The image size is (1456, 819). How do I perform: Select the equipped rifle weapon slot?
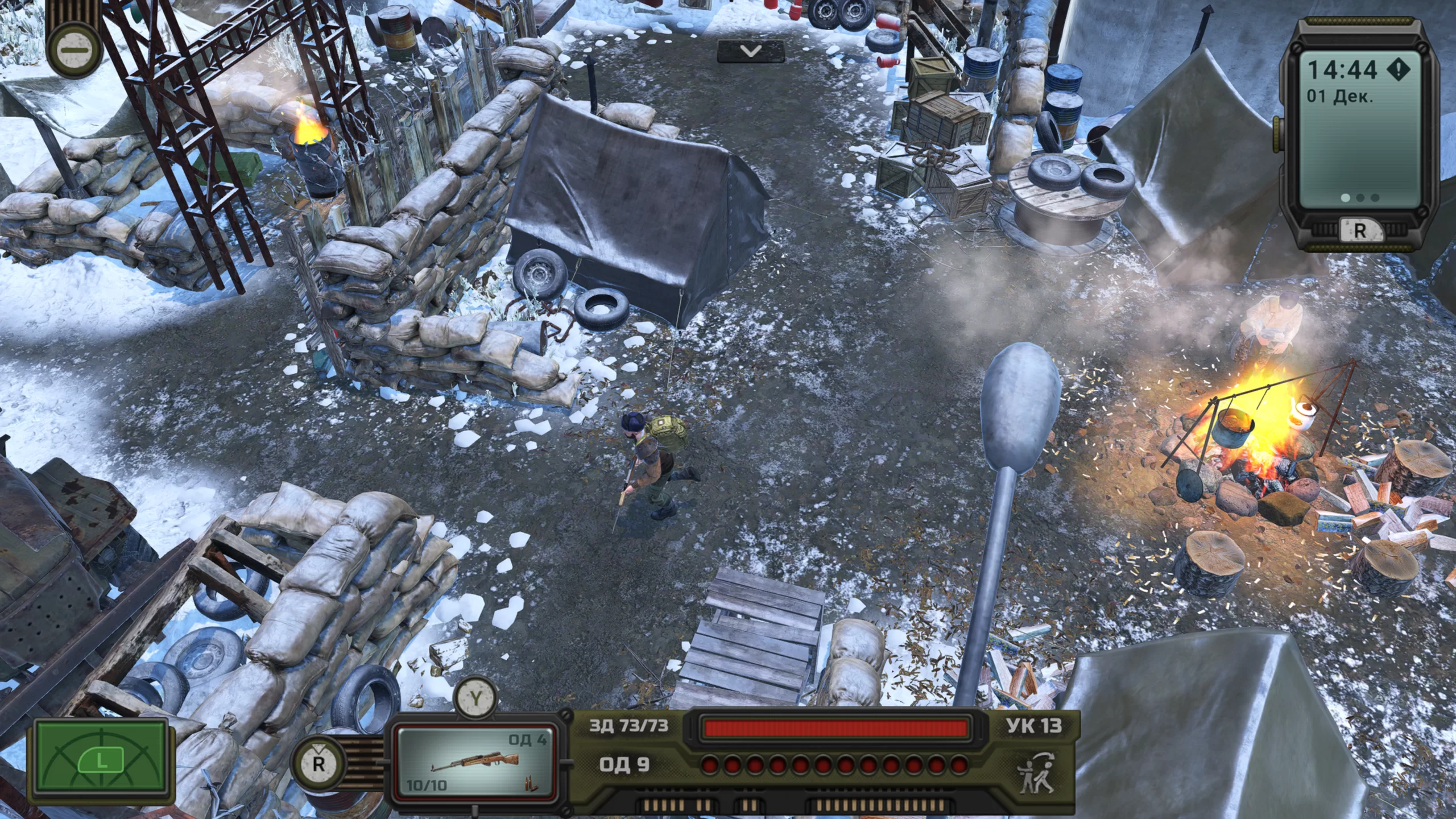(x=474, y=762)
